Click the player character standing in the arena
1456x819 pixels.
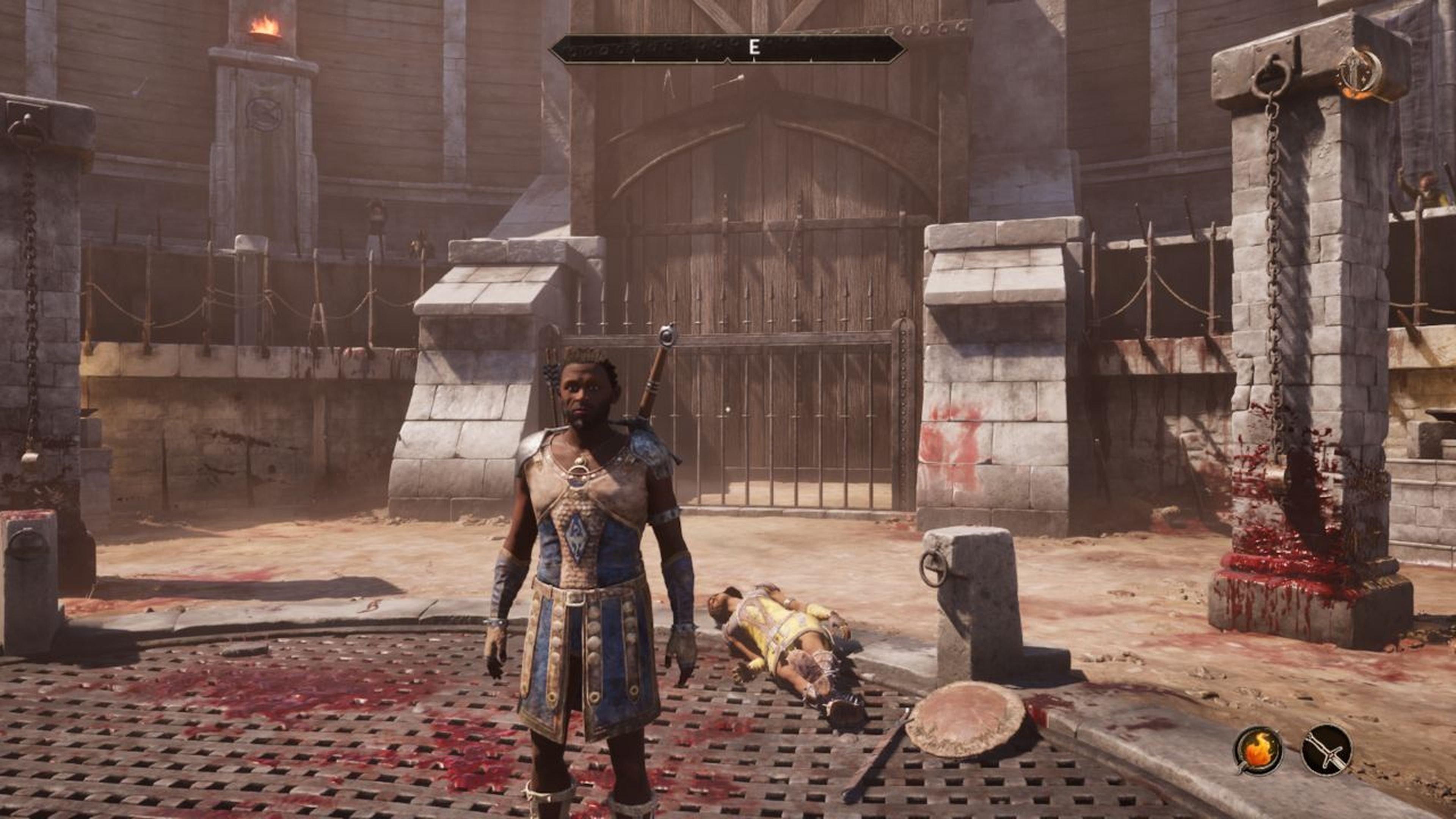click(588, 537)
